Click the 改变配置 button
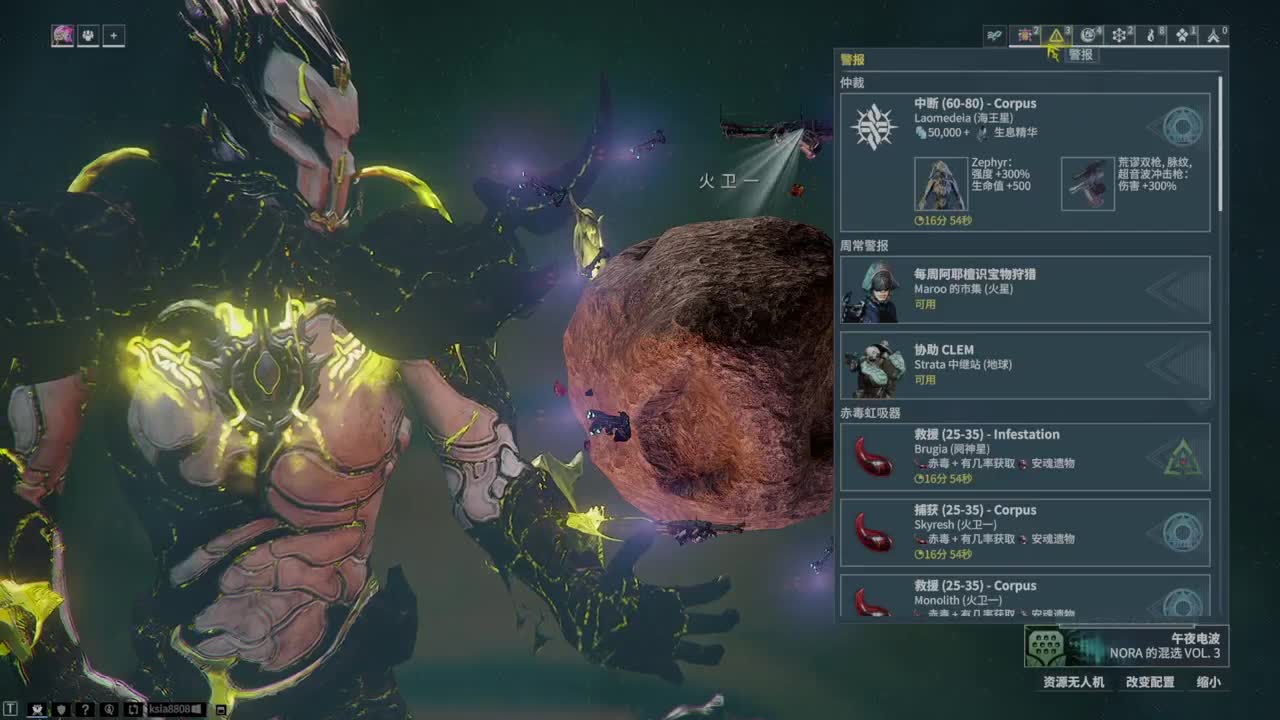 pos(1150,682)
